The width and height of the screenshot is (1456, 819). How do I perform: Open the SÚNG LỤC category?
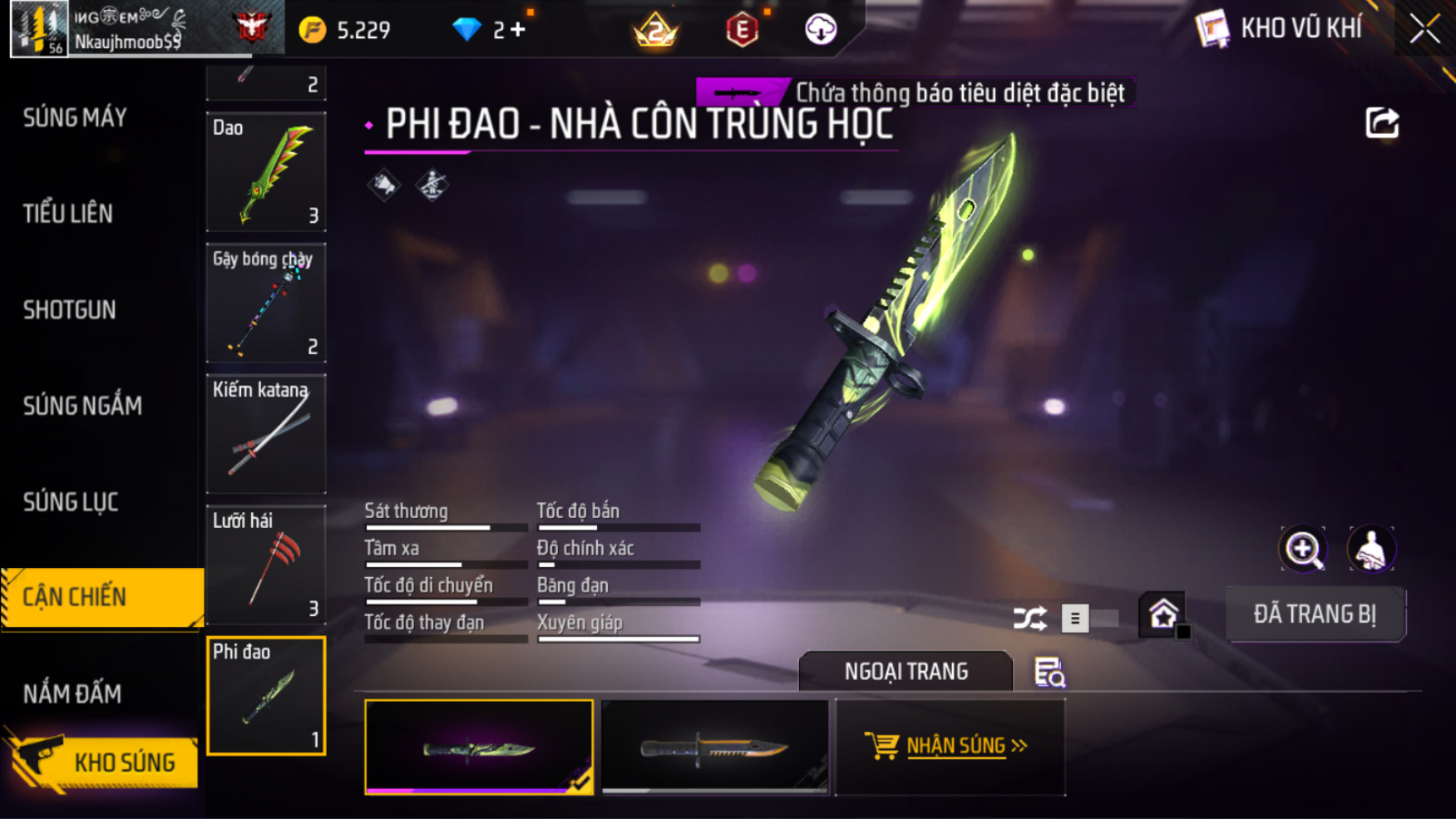(x=71, y=502)
